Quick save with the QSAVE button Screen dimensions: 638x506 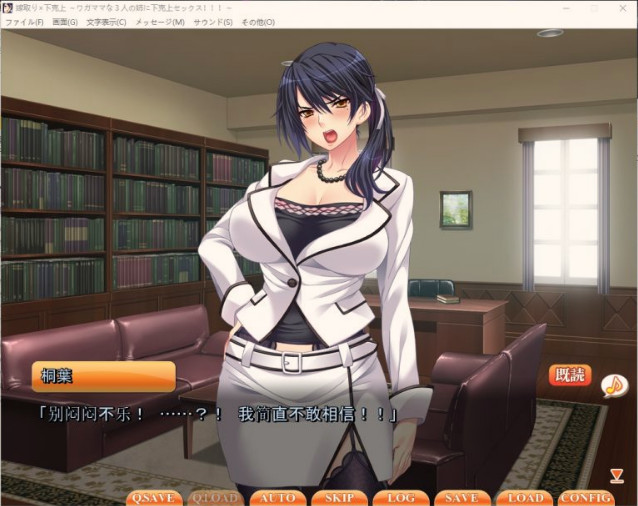click(x=154, y=497)
